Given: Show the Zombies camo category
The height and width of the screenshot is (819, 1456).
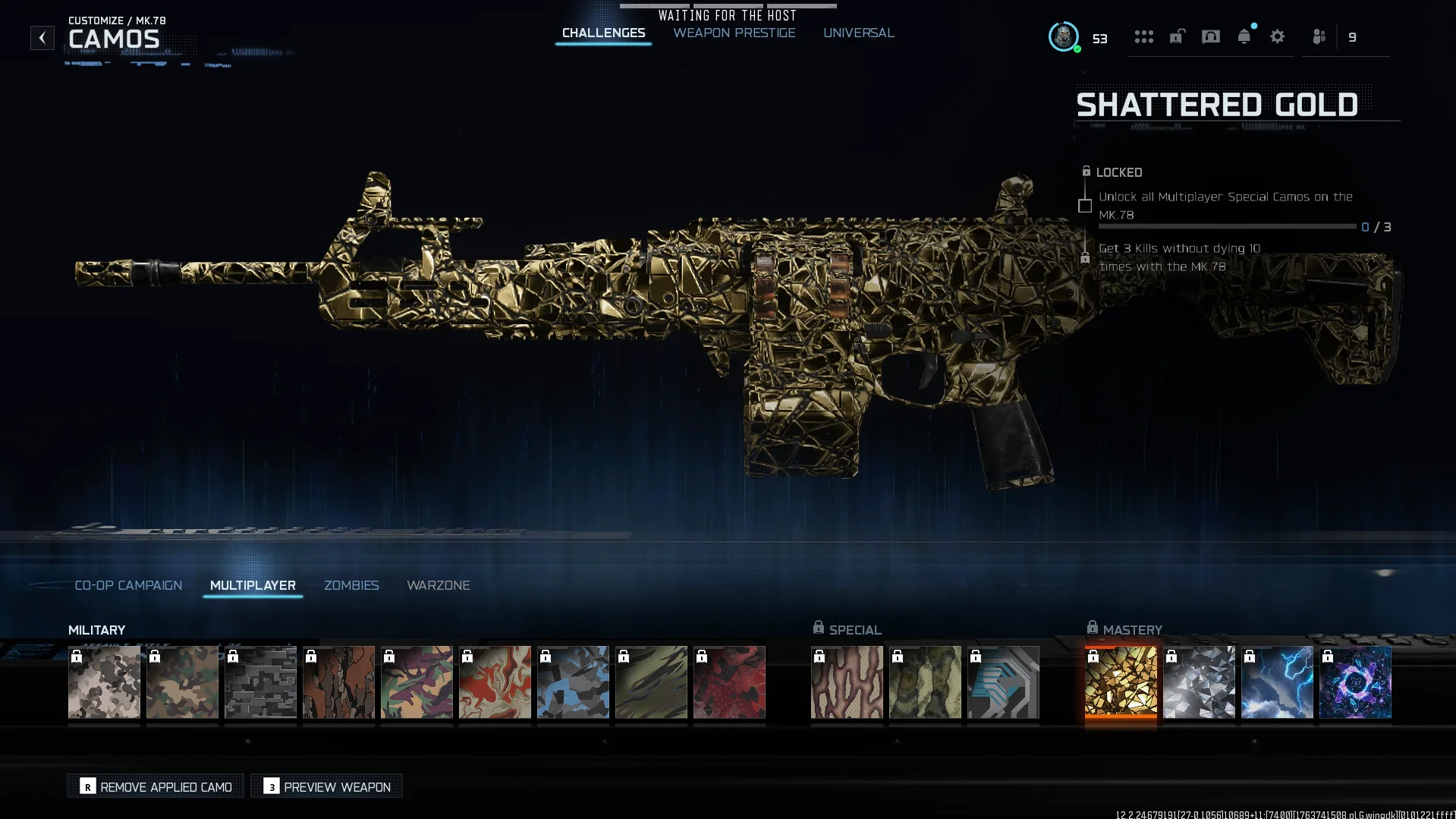Looking at the screenshot, I should (351, 585).
